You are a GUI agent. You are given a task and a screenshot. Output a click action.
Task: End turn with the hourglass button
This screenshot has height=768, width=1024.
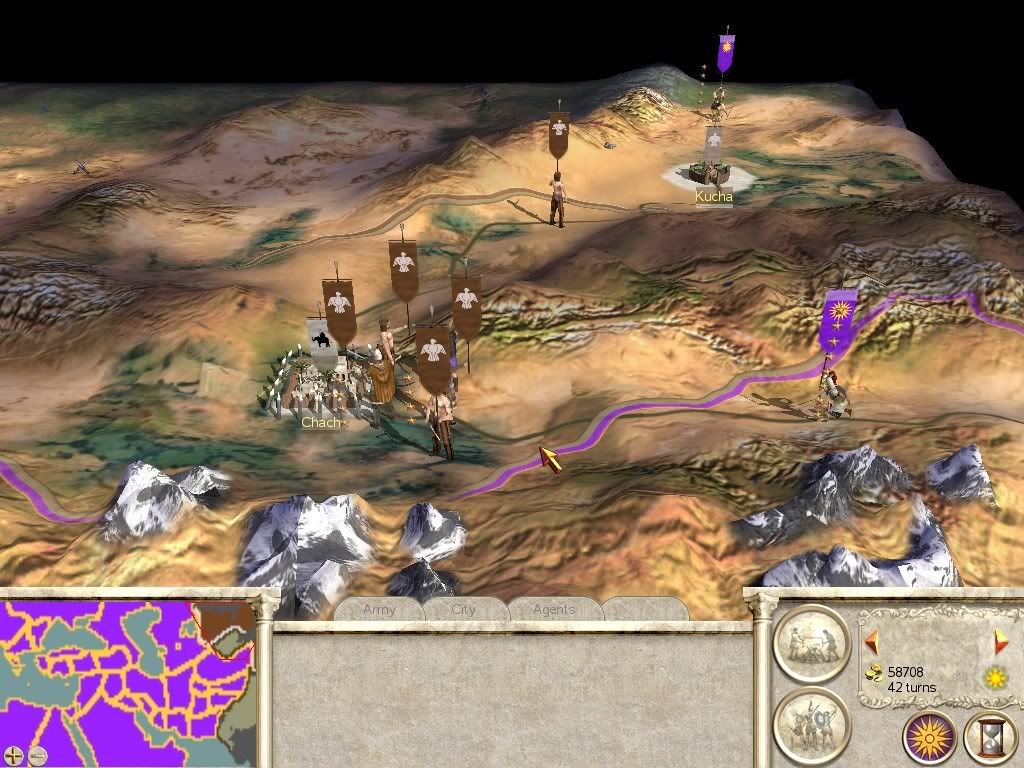(x=990, y=738)
